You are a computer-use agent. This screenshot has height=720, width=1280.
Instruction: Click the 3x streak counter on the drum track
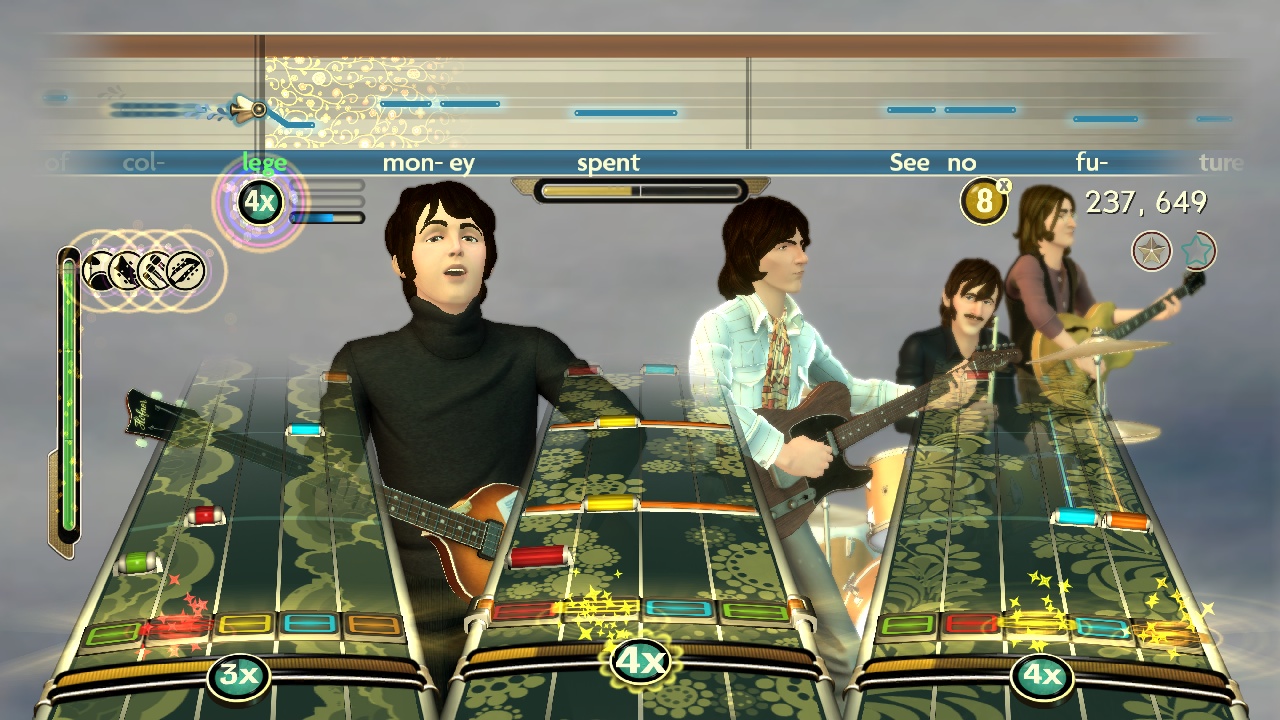point(237,676)
